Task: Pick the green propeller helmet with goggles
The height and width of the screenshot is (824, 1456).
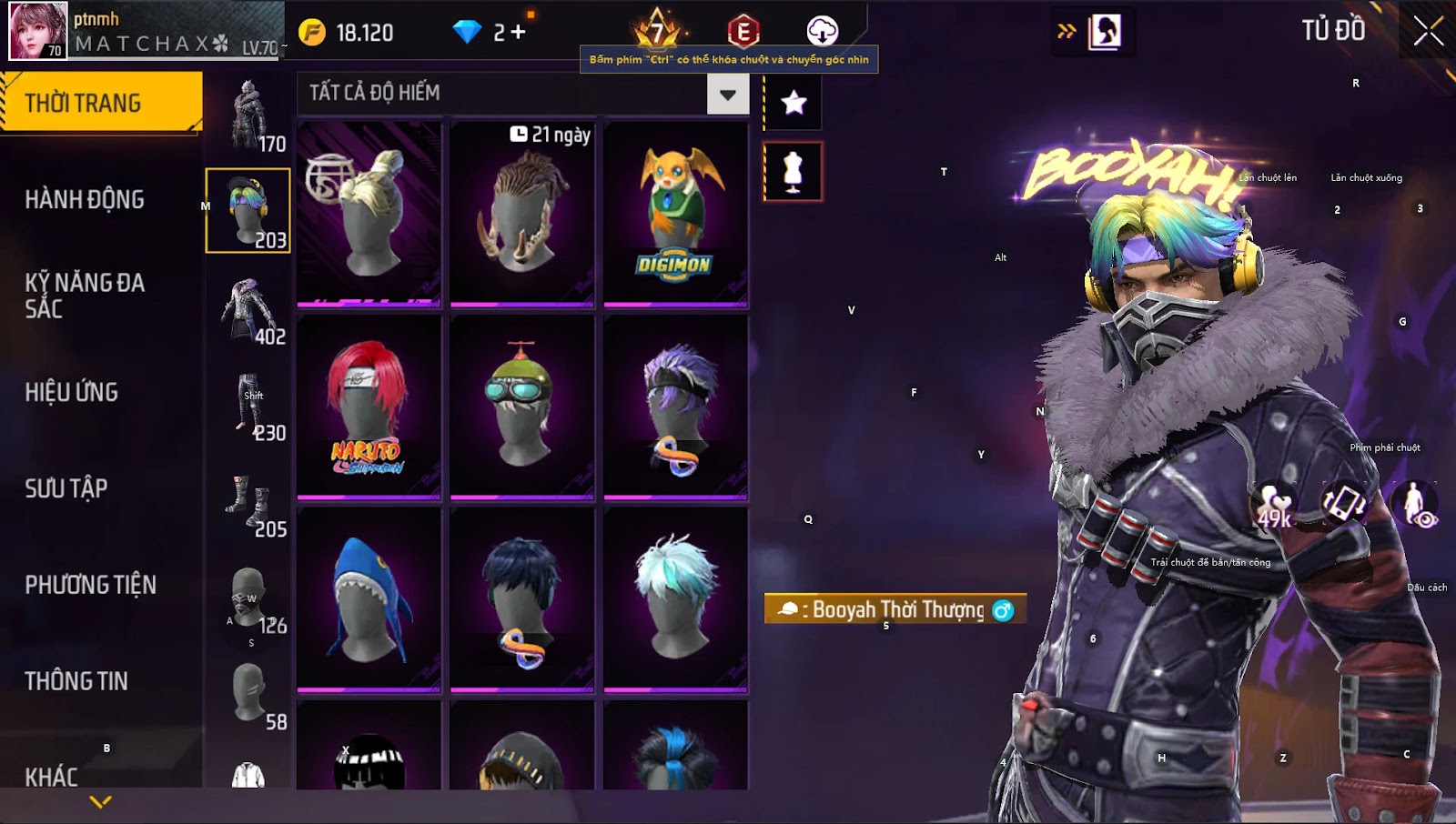Action: 521,407
